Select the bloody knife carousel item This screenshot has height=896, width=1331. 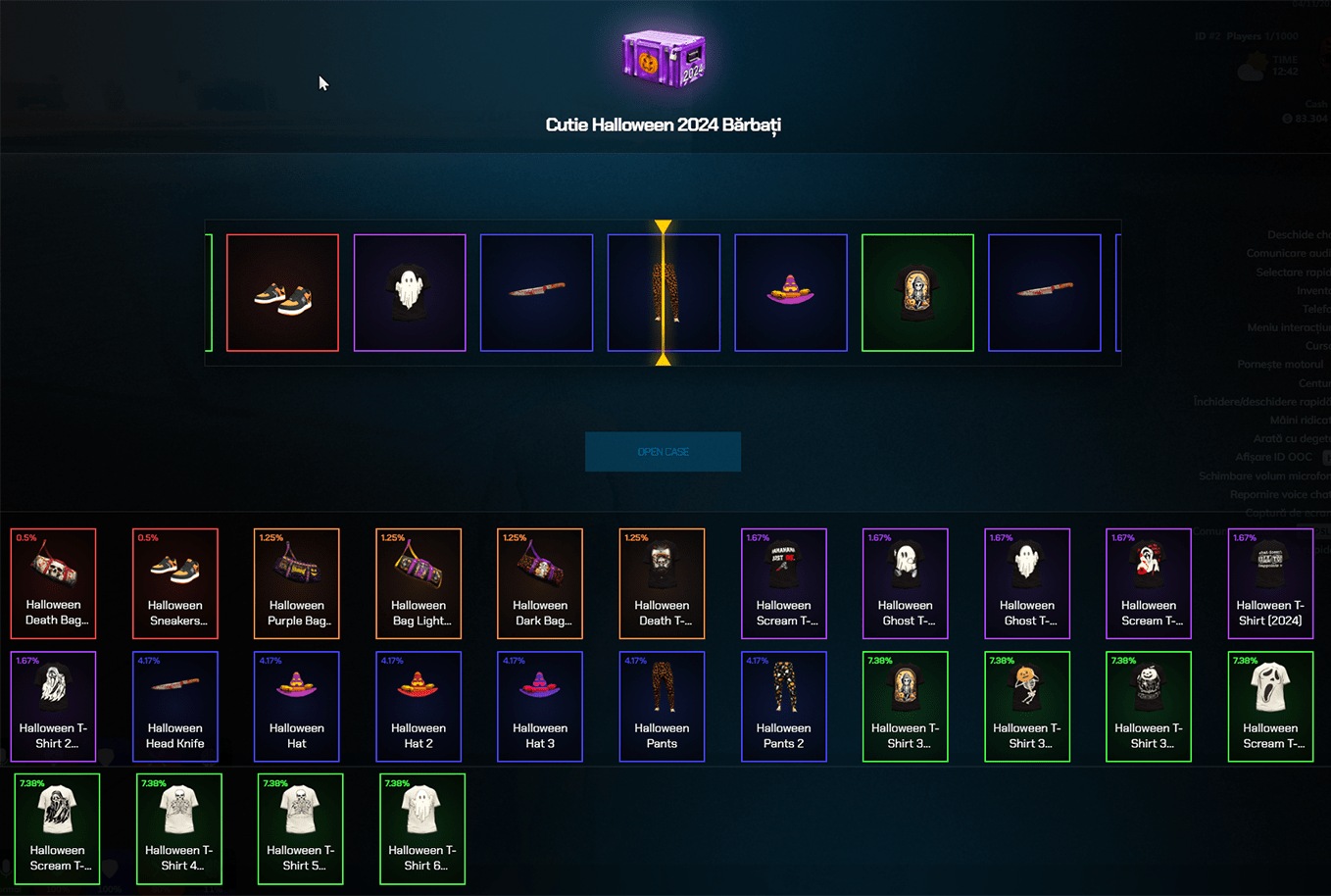[x=536, y=292]
